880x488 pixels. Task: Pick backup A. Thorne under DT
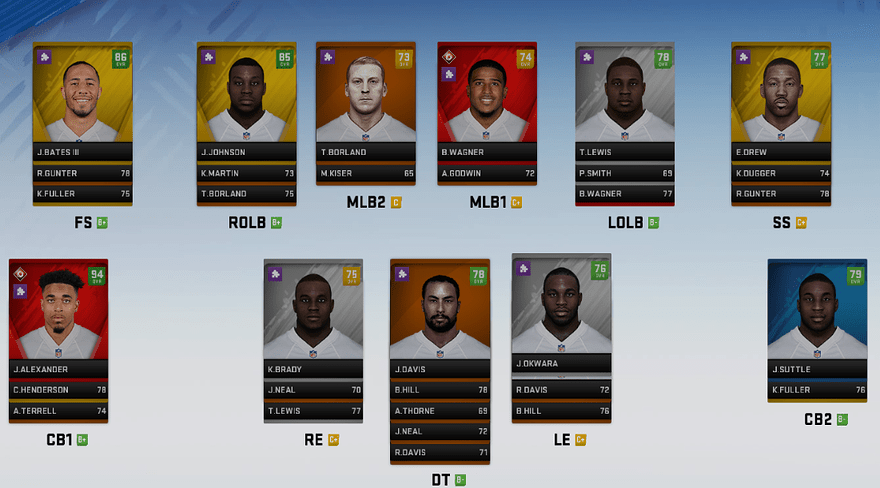(x=440, y=411)
